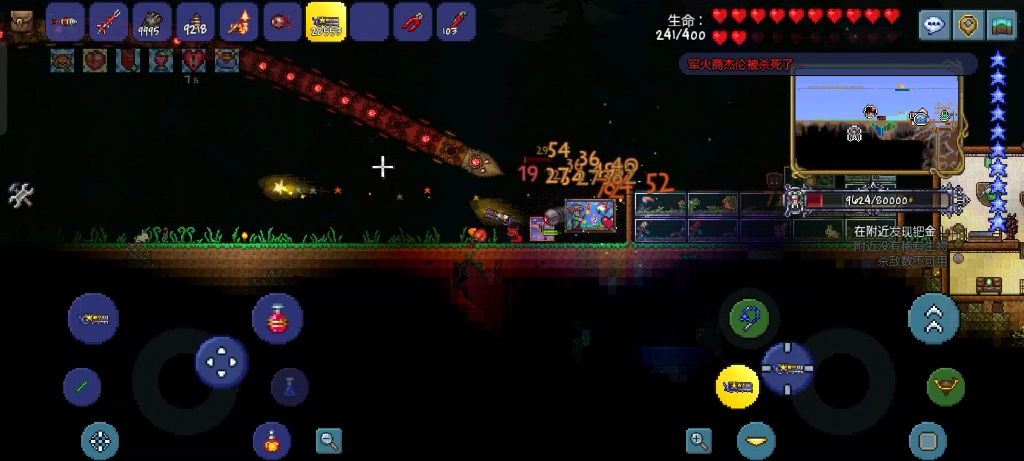1024x461 pixels.
Task: Toggle the smart cursor crosshair button
Action: [x=100, y=440]
